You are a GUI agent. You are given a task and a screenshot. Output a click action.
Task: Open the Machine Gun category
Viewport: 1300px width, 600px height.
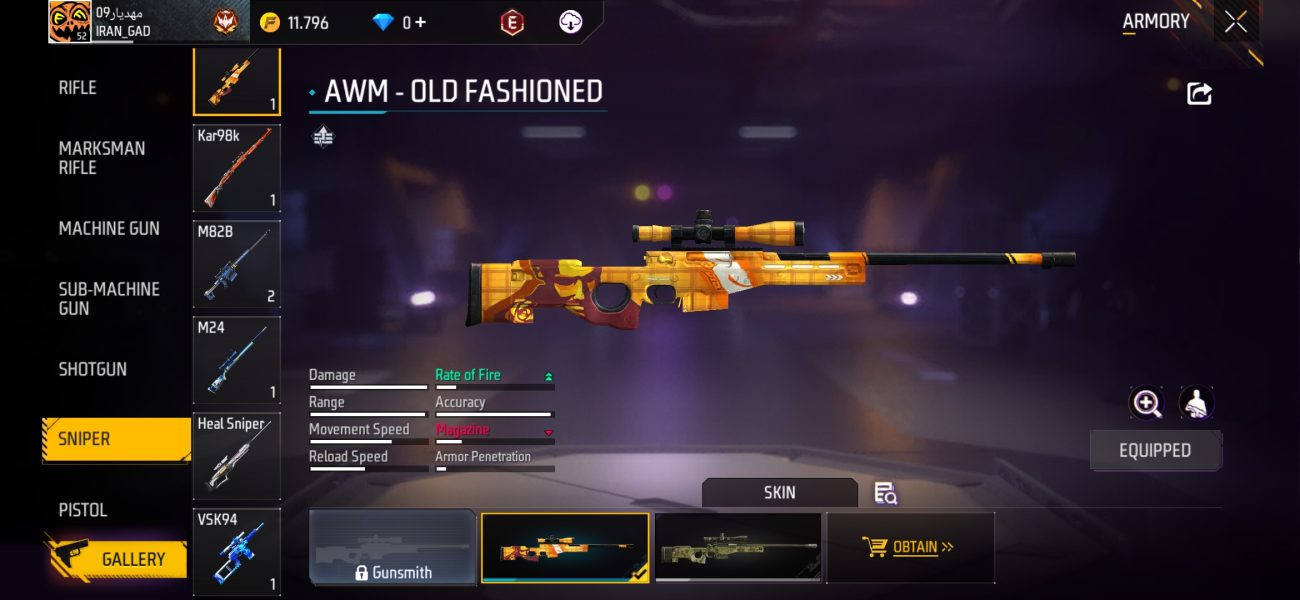(109, 229)
